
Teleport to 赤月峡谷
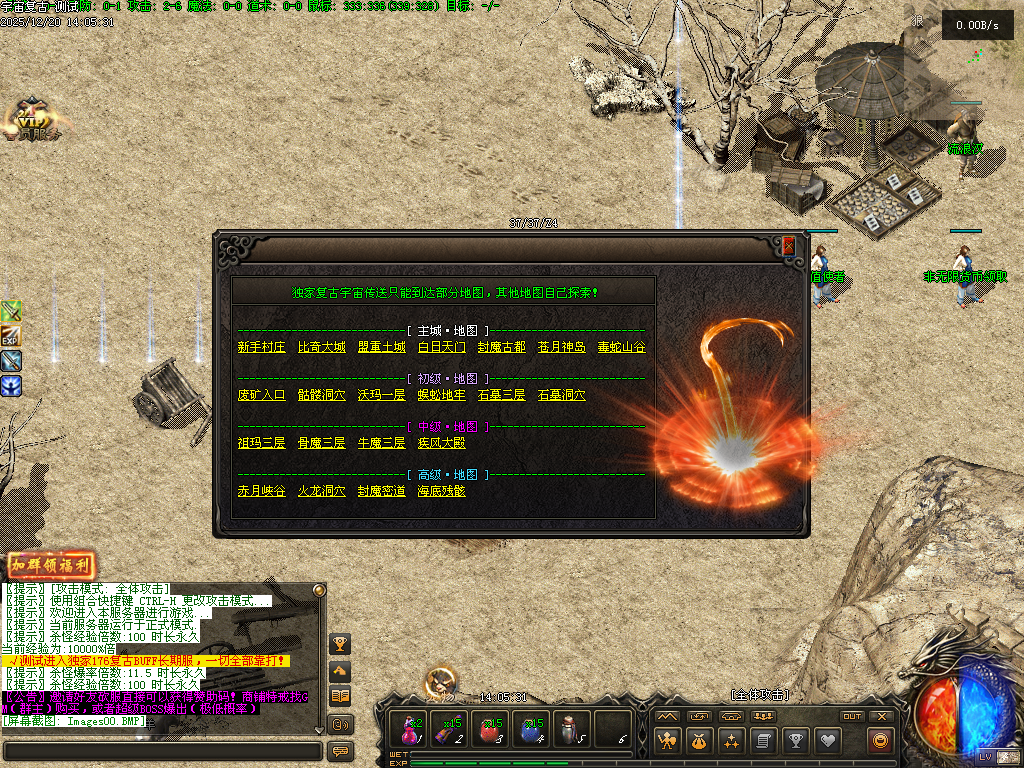pyautogui.click(x=261, y=491)
